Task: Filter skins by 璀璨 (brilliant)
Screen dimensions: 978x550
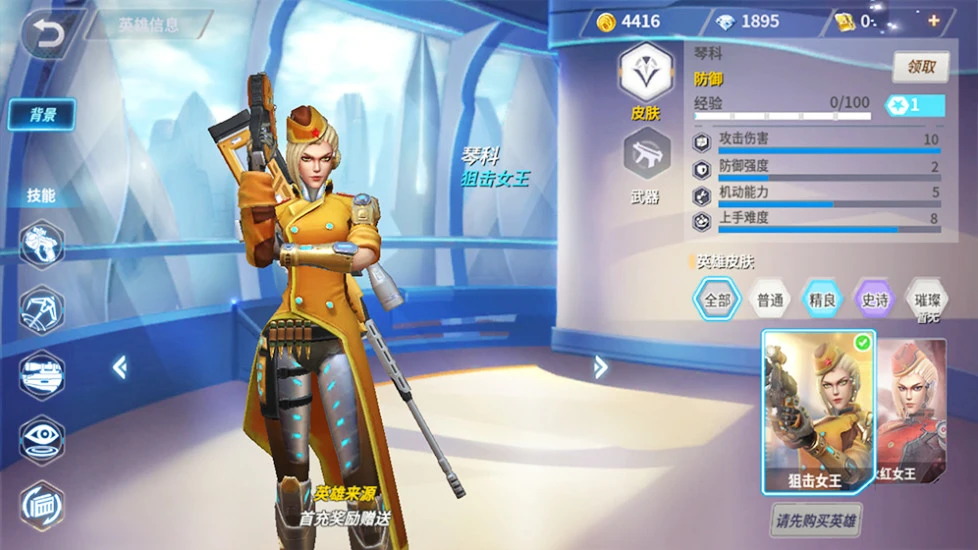Action: coord(926,298)
